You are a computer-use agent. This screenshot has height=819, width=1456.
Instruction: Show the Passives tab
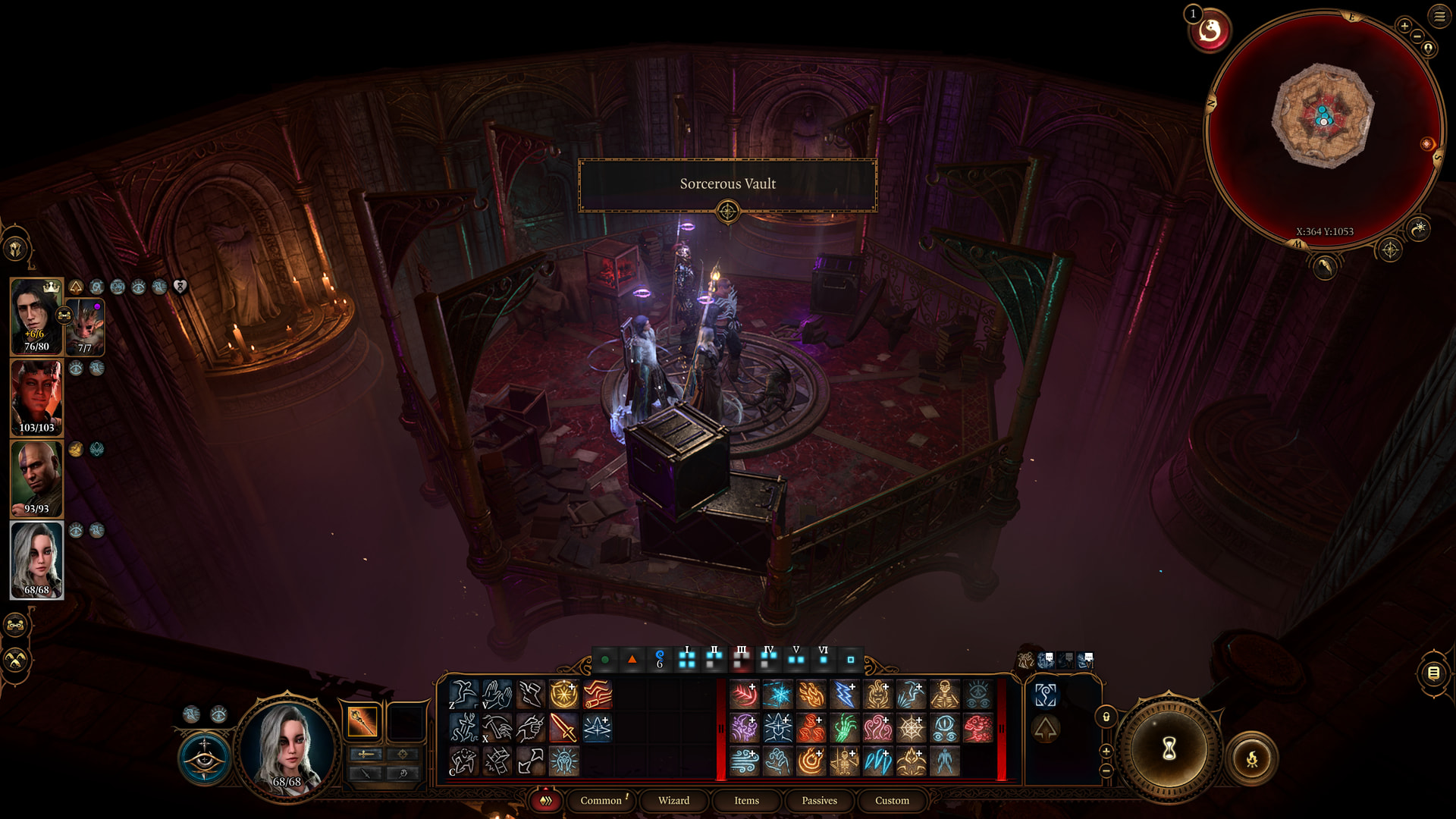pyautogui.click(x=819, y=800)
